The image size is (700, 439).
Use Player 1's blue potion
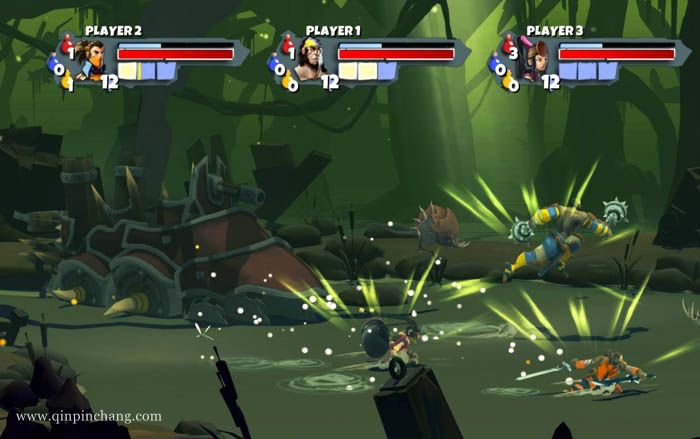(x=275, y=66)
